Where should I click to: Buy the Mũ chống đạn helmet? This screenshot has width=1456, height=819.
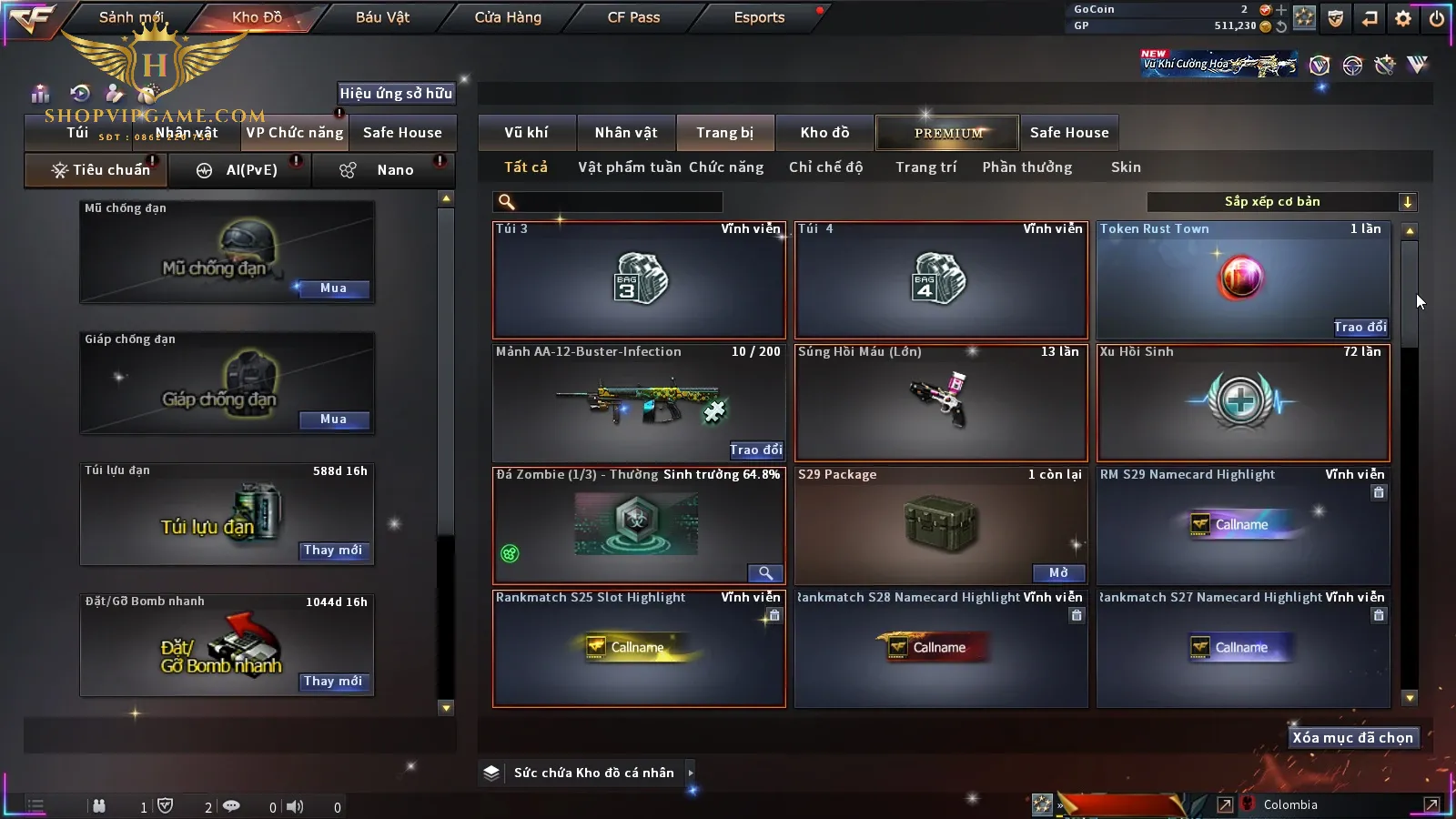[333, 288]
